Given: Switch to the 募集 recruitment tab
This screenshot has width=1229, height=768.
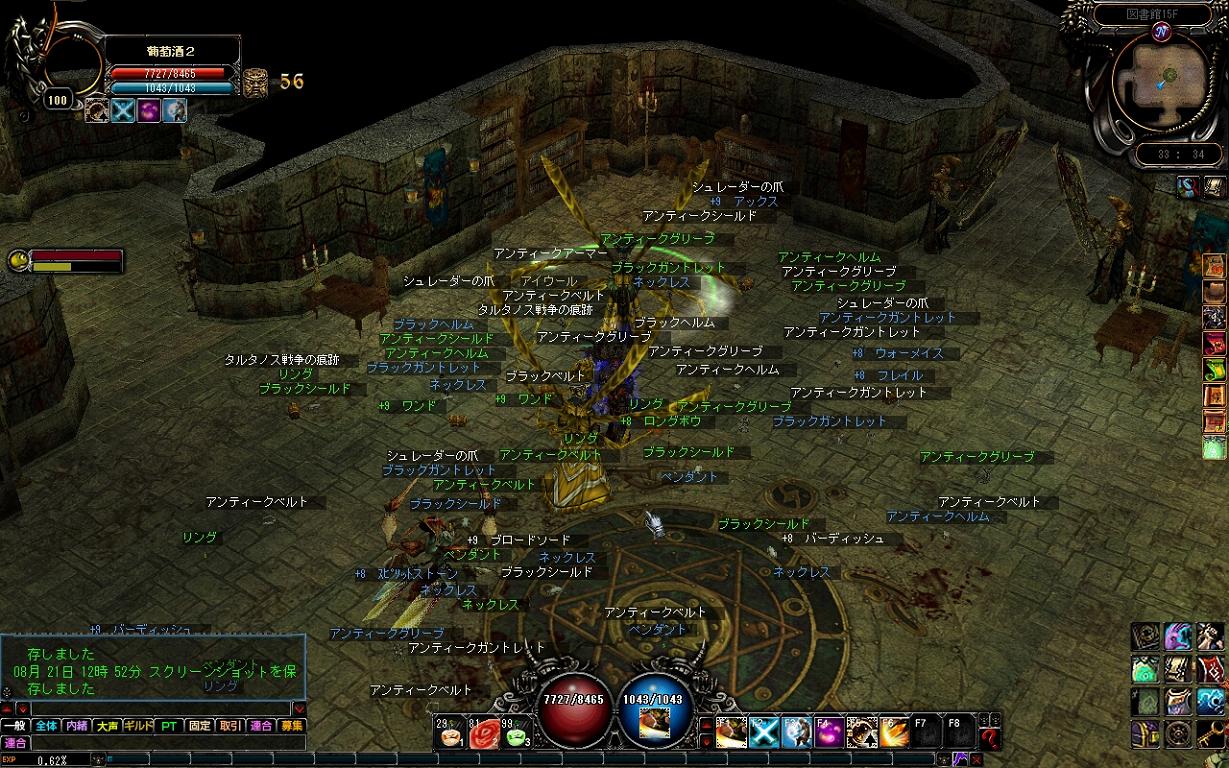Looking at the screenshot, I should coord(291,726).
